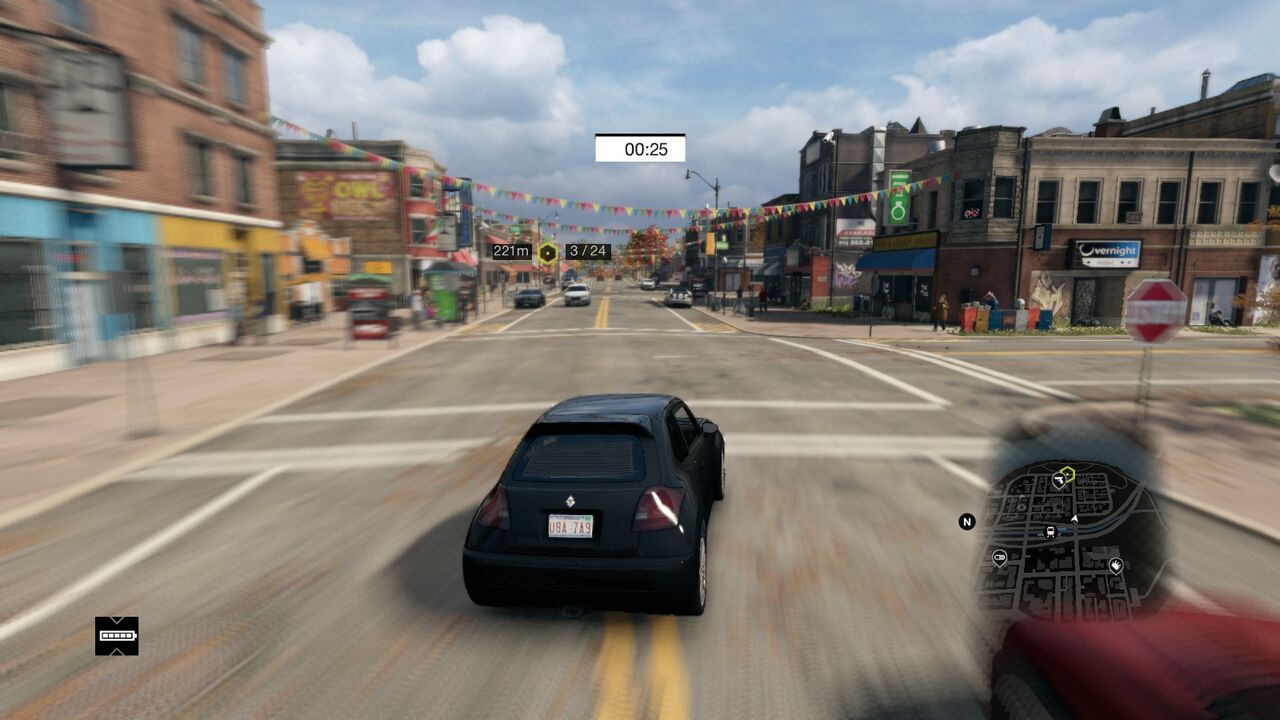Click the yellow hexagon waypoint on the minimap

pyautogui.click(x=1067, y=473)
